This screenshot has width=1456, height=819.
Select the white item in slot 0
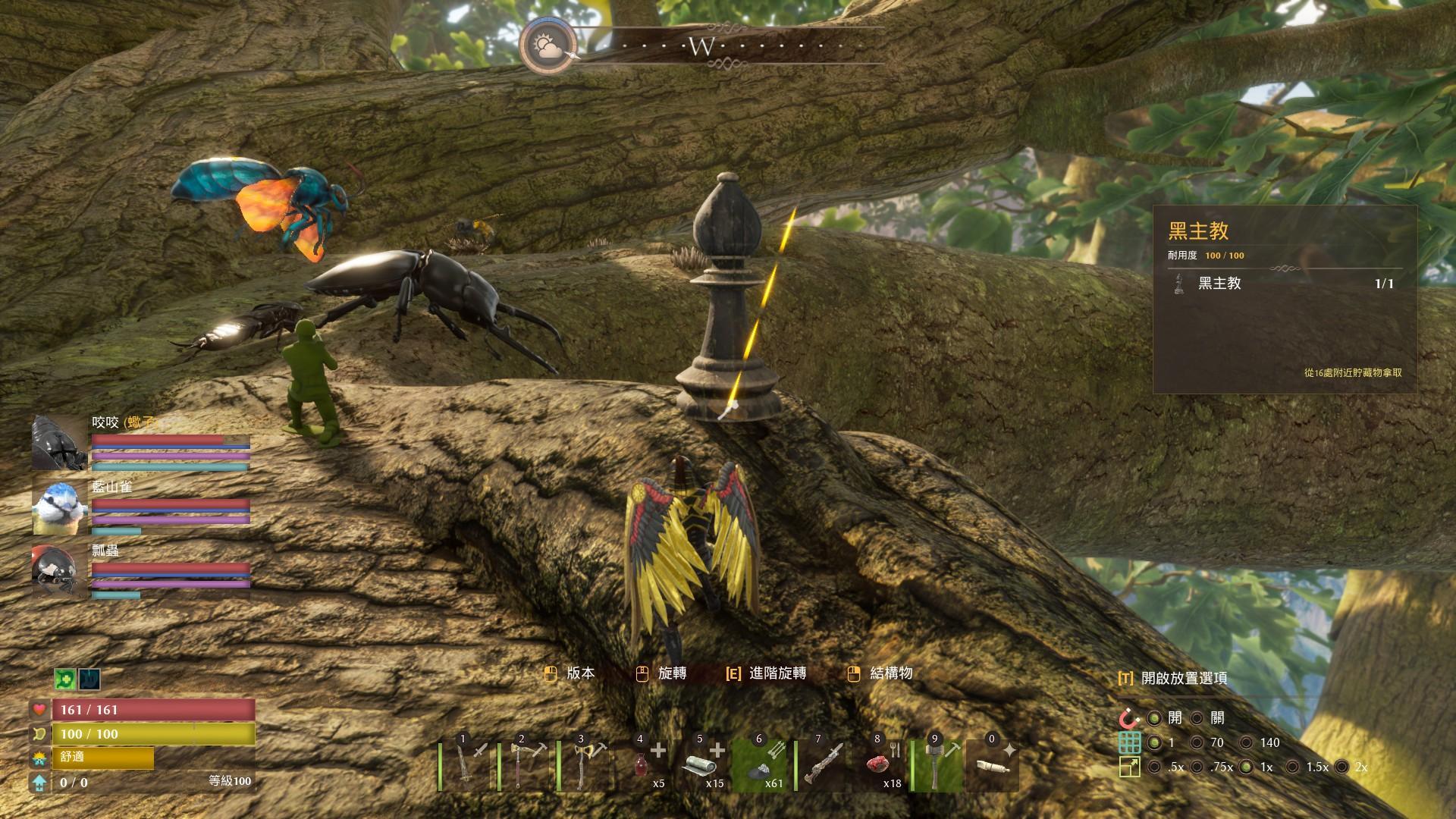coord(993,764)
